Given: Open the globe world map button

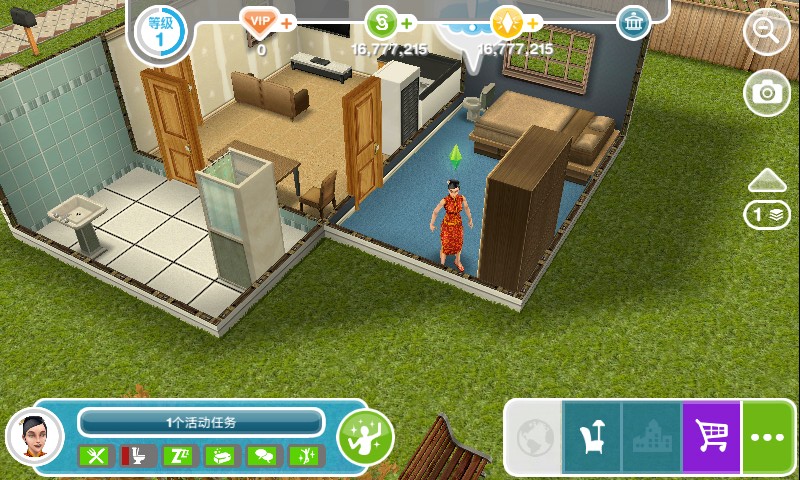Looking at the screenshot, I should tap(532, 437).
